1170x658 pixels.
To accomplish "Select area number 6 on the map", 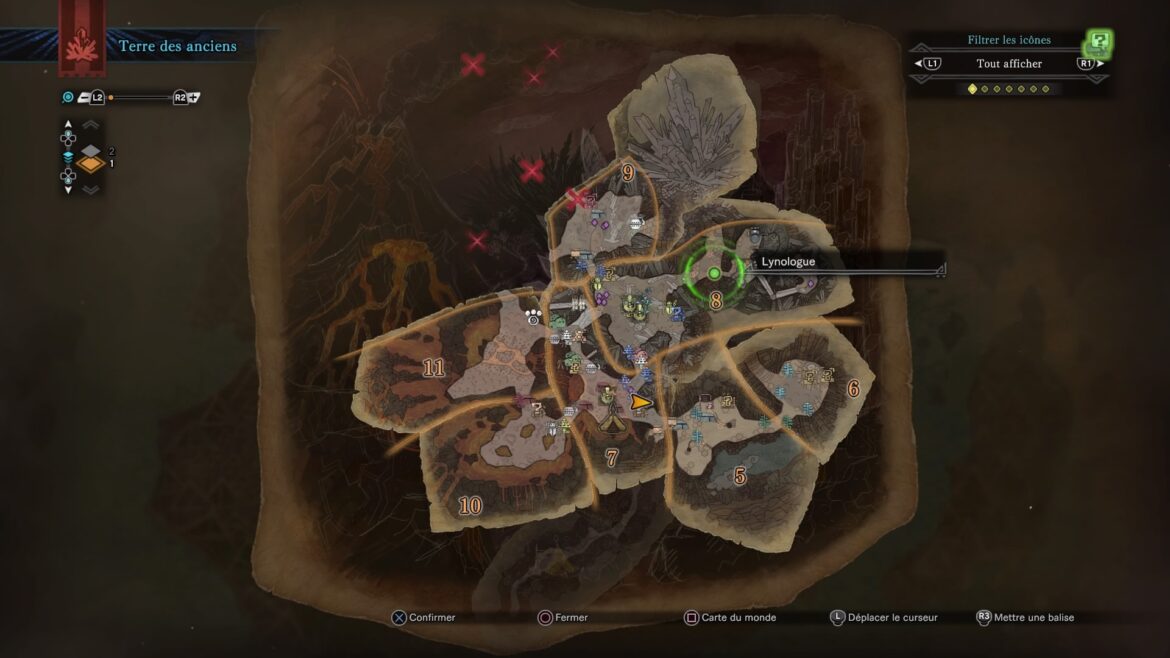I will (x=853, y=388).
